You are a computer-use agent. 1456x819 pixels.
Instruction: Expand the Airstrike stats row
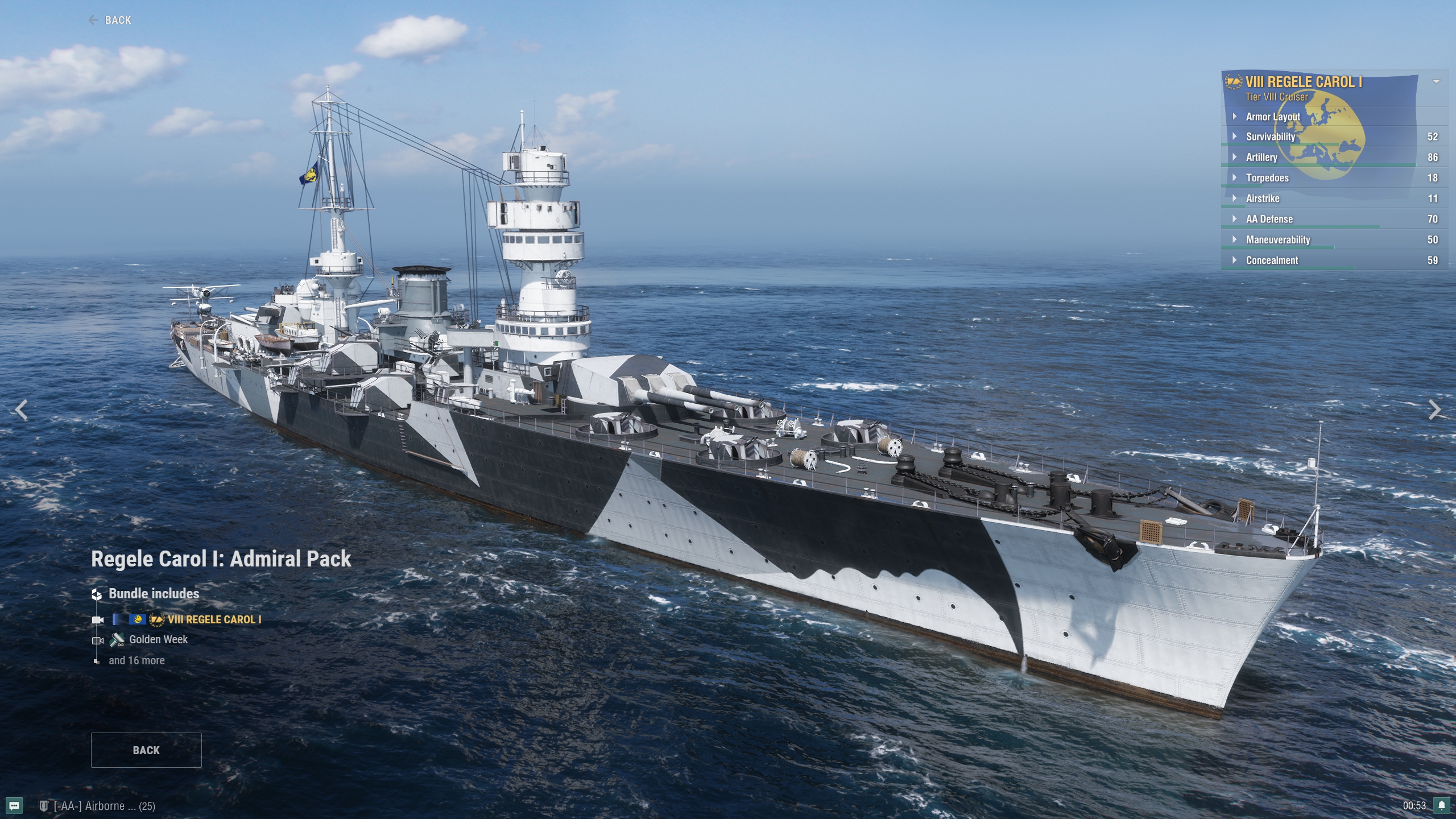click(1263, 198)
